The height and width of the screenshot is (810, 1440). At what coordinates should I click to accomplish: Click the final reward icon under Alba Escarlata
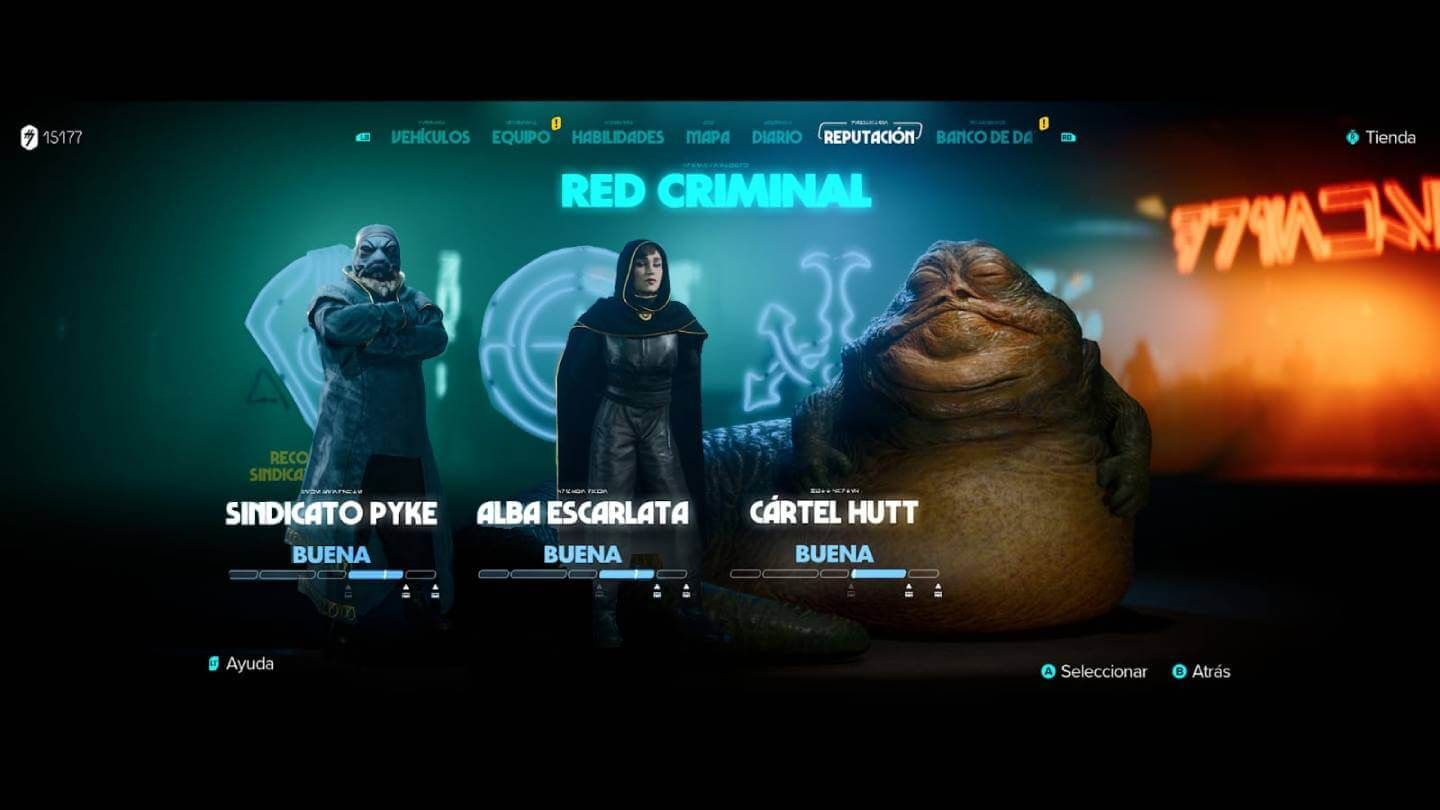click(x=686, y=590)
